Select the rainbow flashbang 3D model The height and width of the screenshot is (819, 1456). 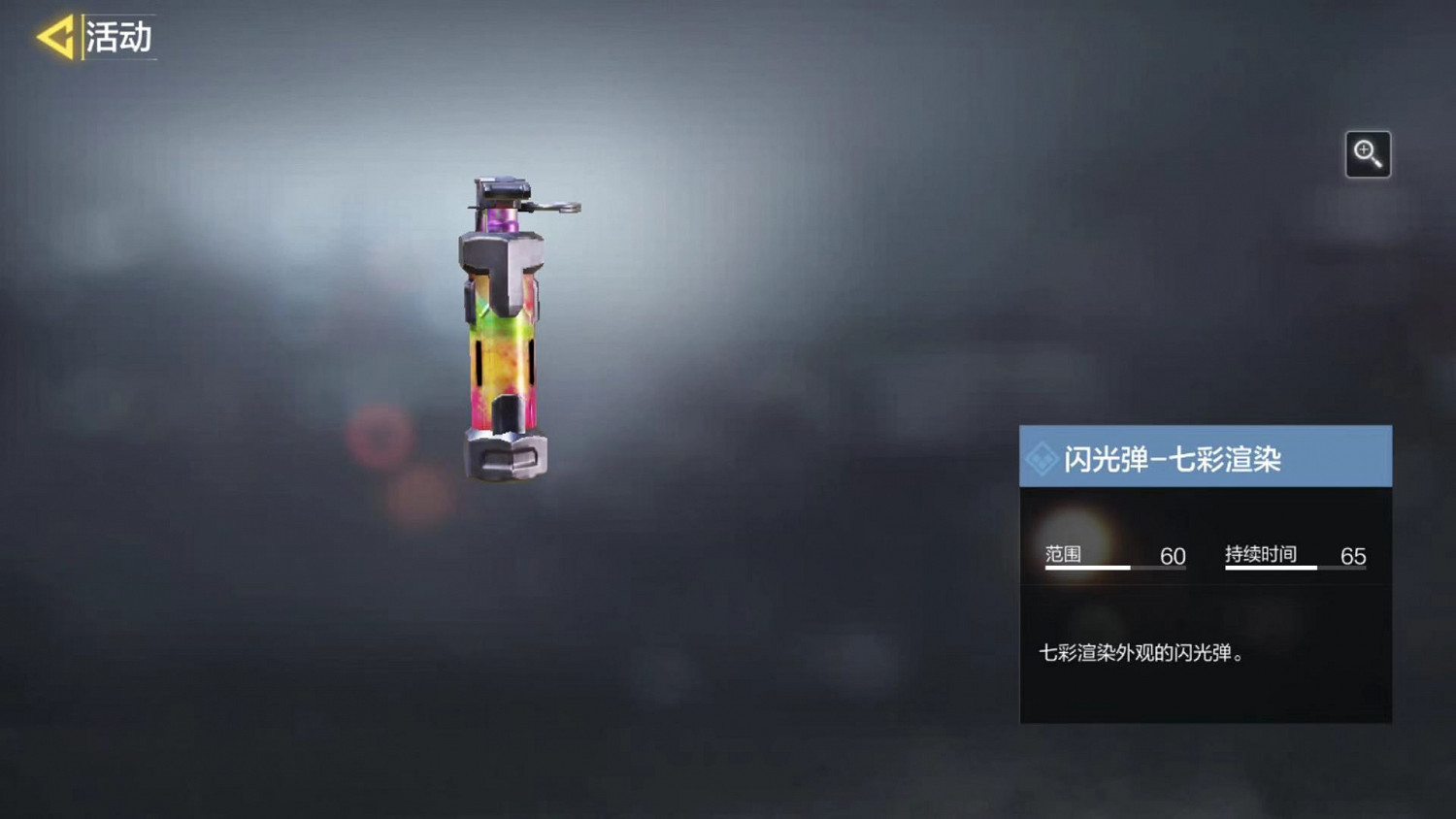coord(505,340)
